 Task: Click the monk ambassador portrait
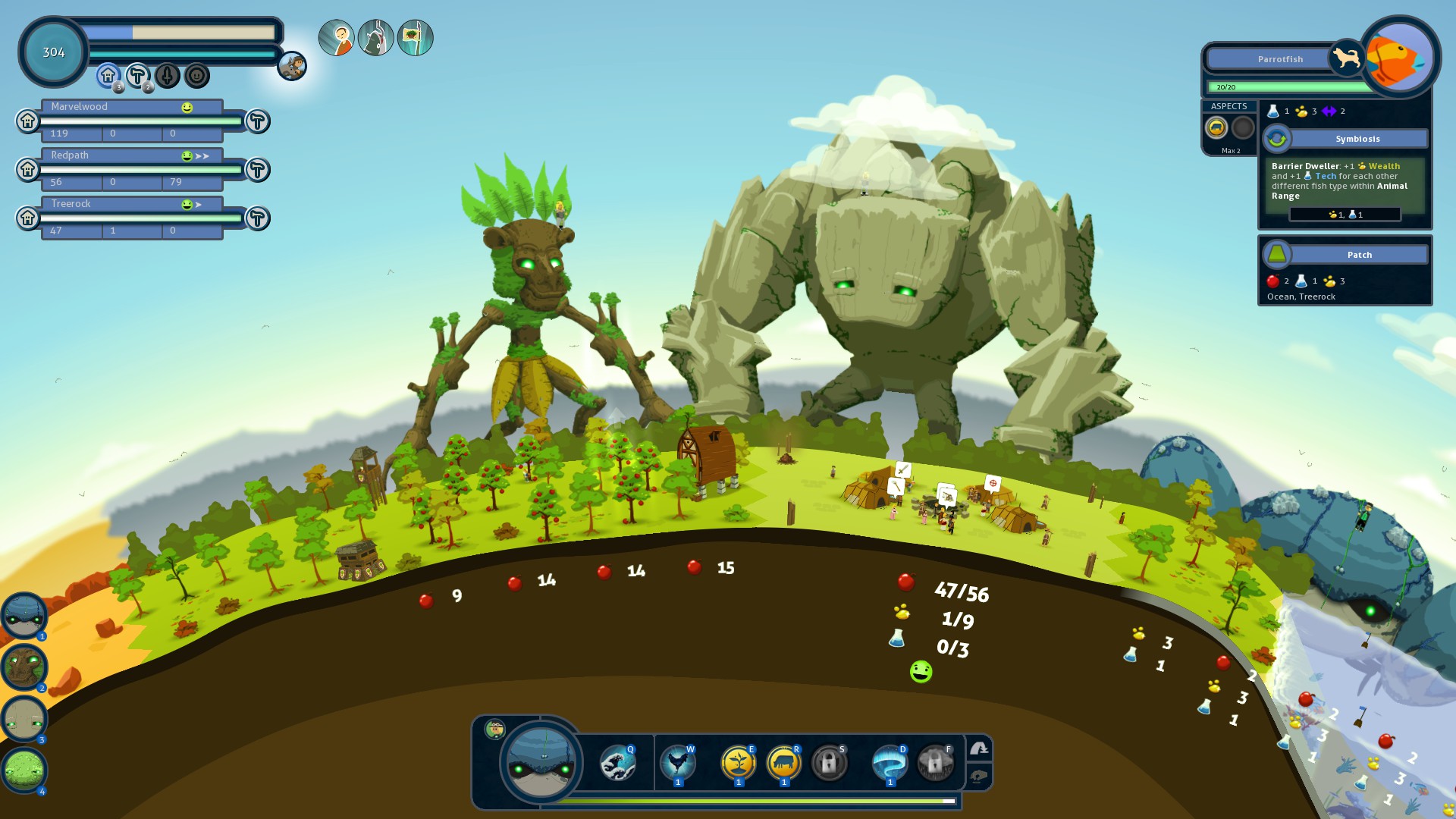[x=337, y=38]
